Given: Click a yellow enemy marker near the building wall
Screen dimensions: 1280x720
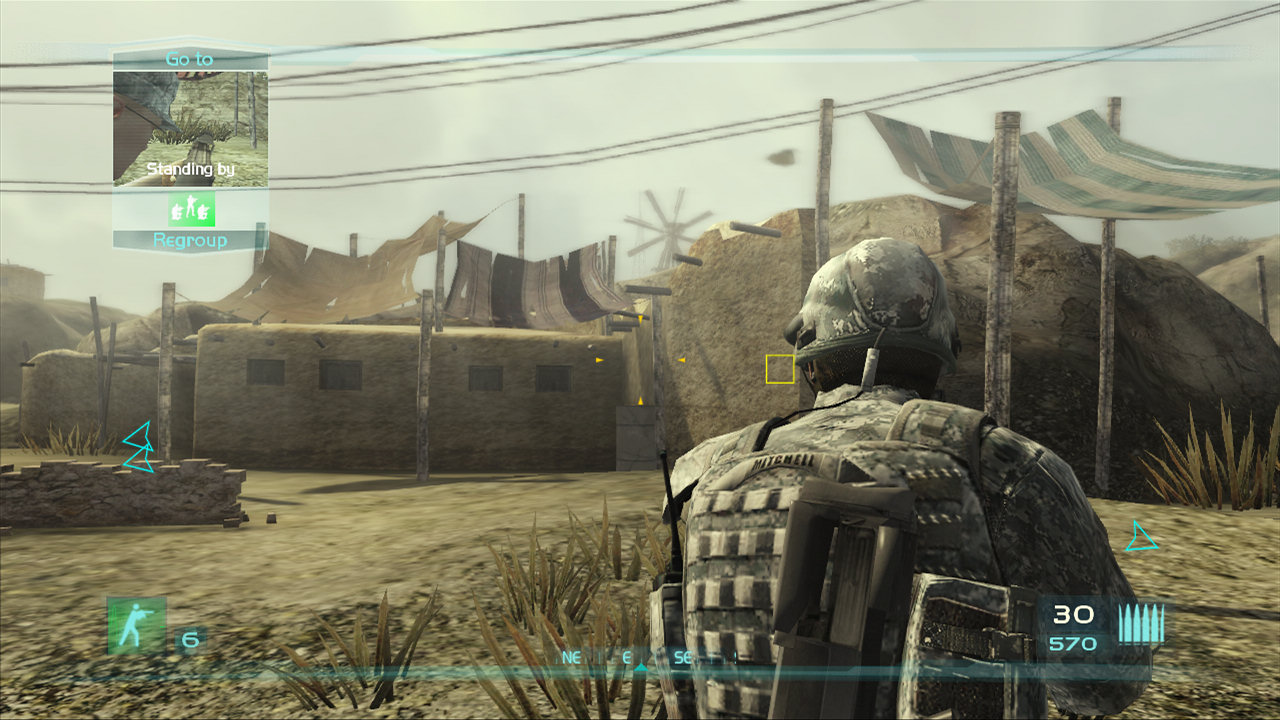Looking at the screenshot, I should [597, 362].
